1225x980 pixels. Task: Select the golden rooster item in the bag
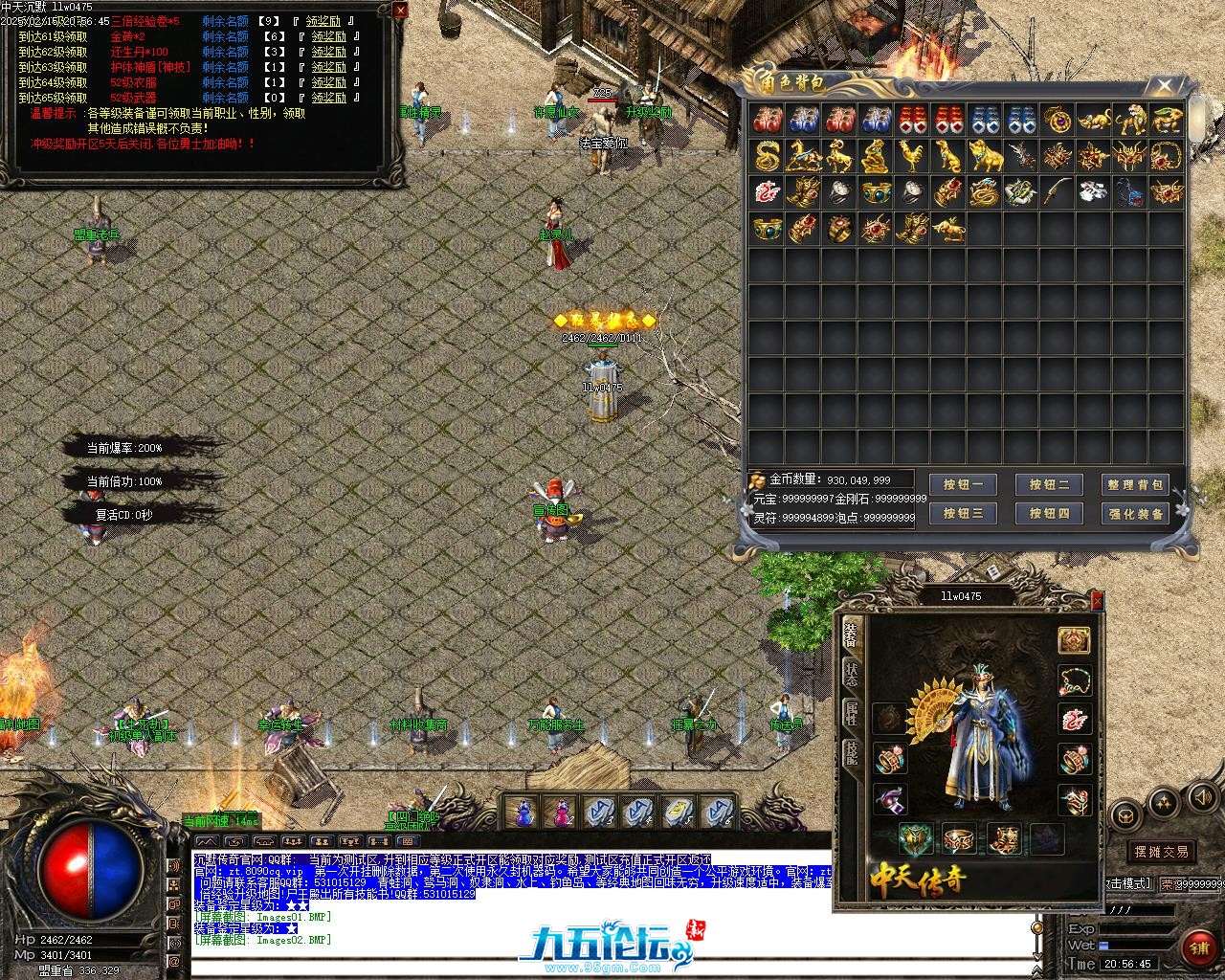pyautogui.click(x=910, y=155)
